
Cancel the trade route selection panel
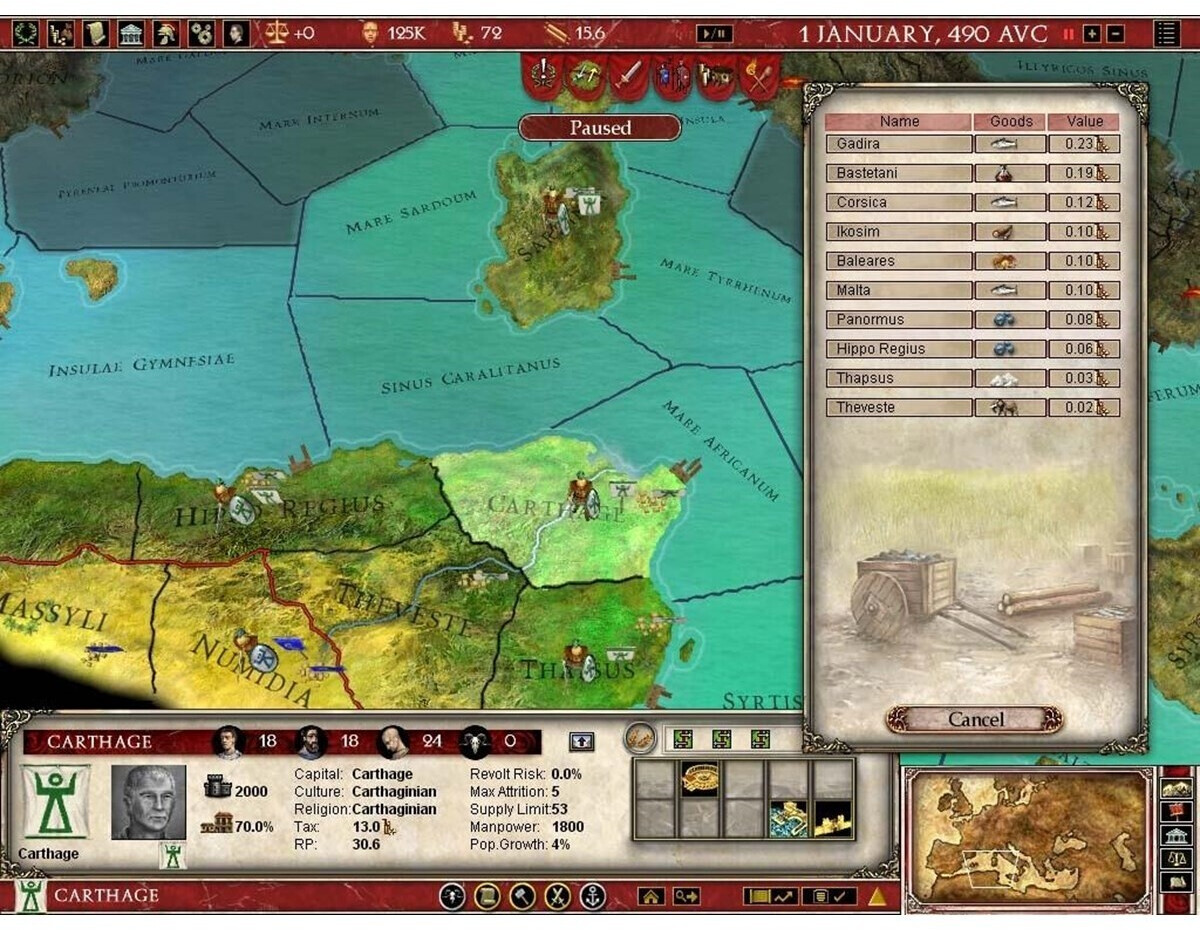point(974,720)
